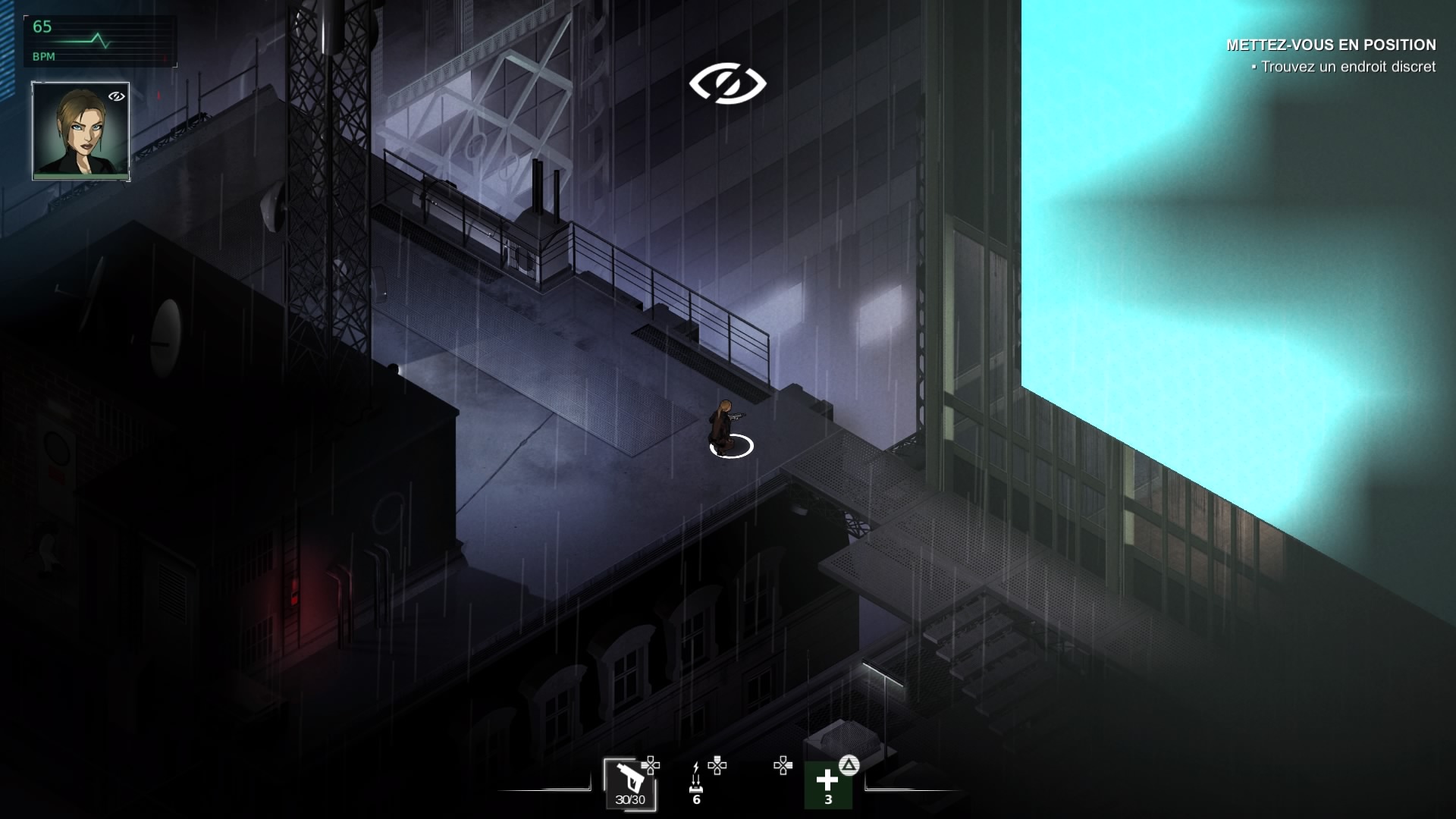Open the objective tracker 'Mettez-vous en position'
Screen dimensions: 1456x819
click(1330, 45)
